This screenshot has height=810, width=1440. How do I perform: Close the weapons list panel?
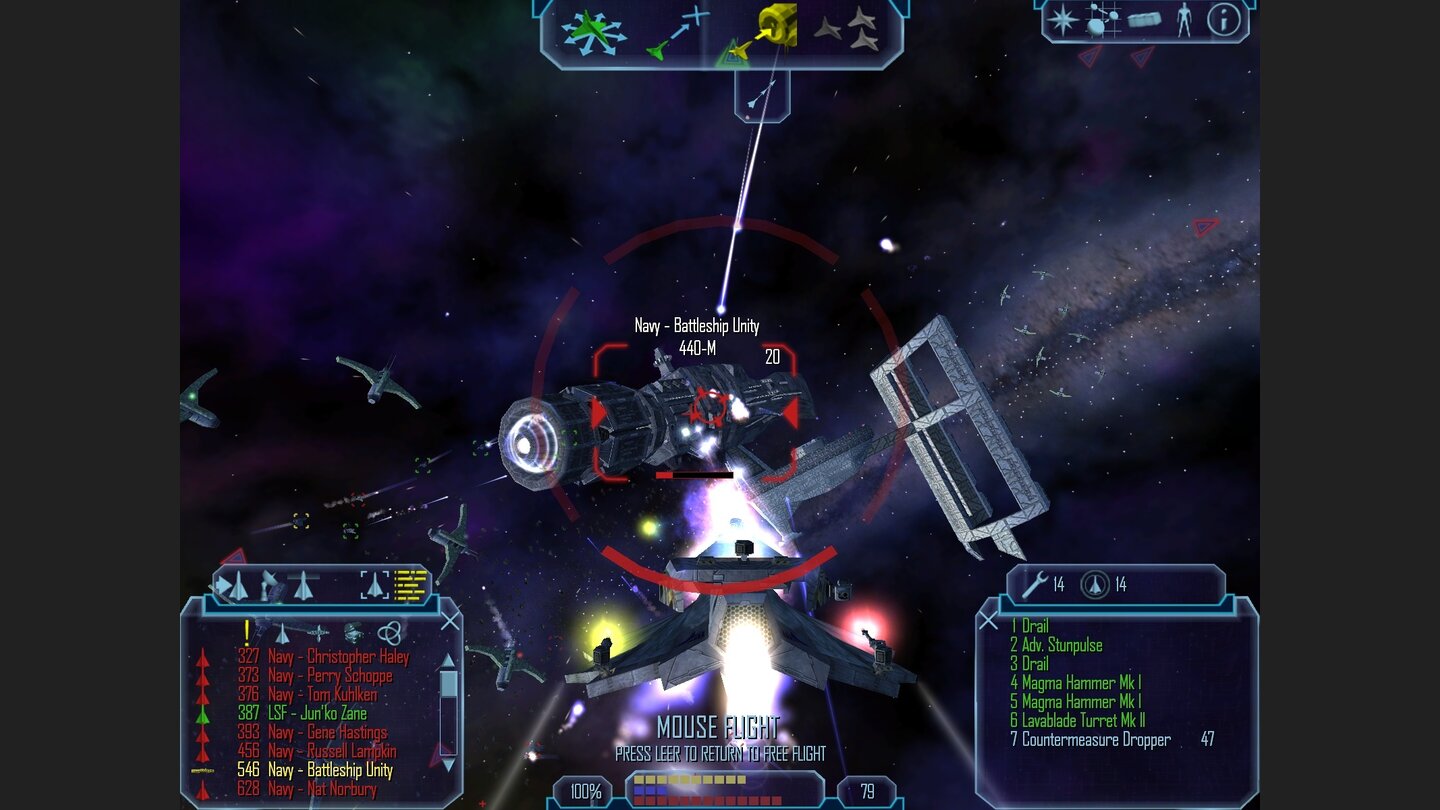coord(989,622)
